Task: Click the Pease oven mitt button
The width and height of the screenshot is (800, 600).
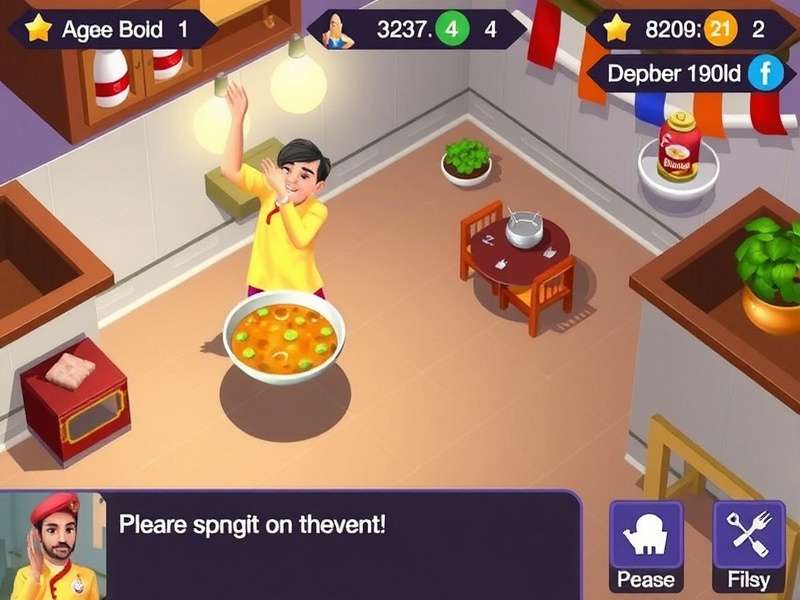Action: point(646,545)
